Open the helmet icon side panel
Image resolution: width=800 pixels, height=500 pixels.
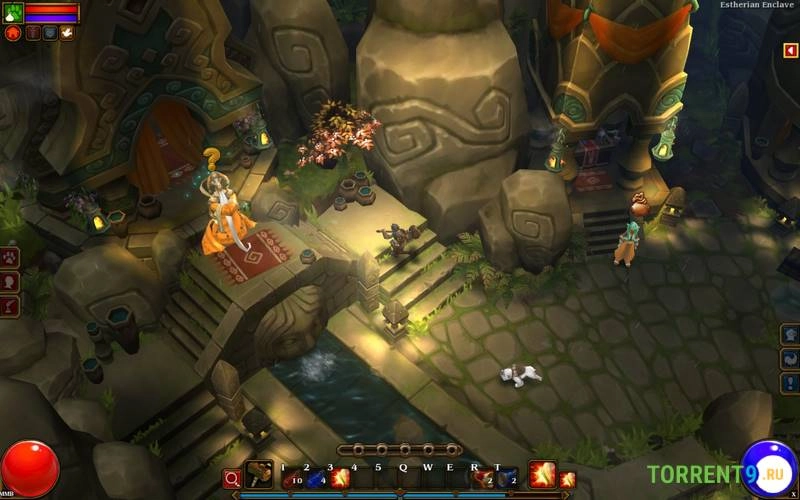790,334
